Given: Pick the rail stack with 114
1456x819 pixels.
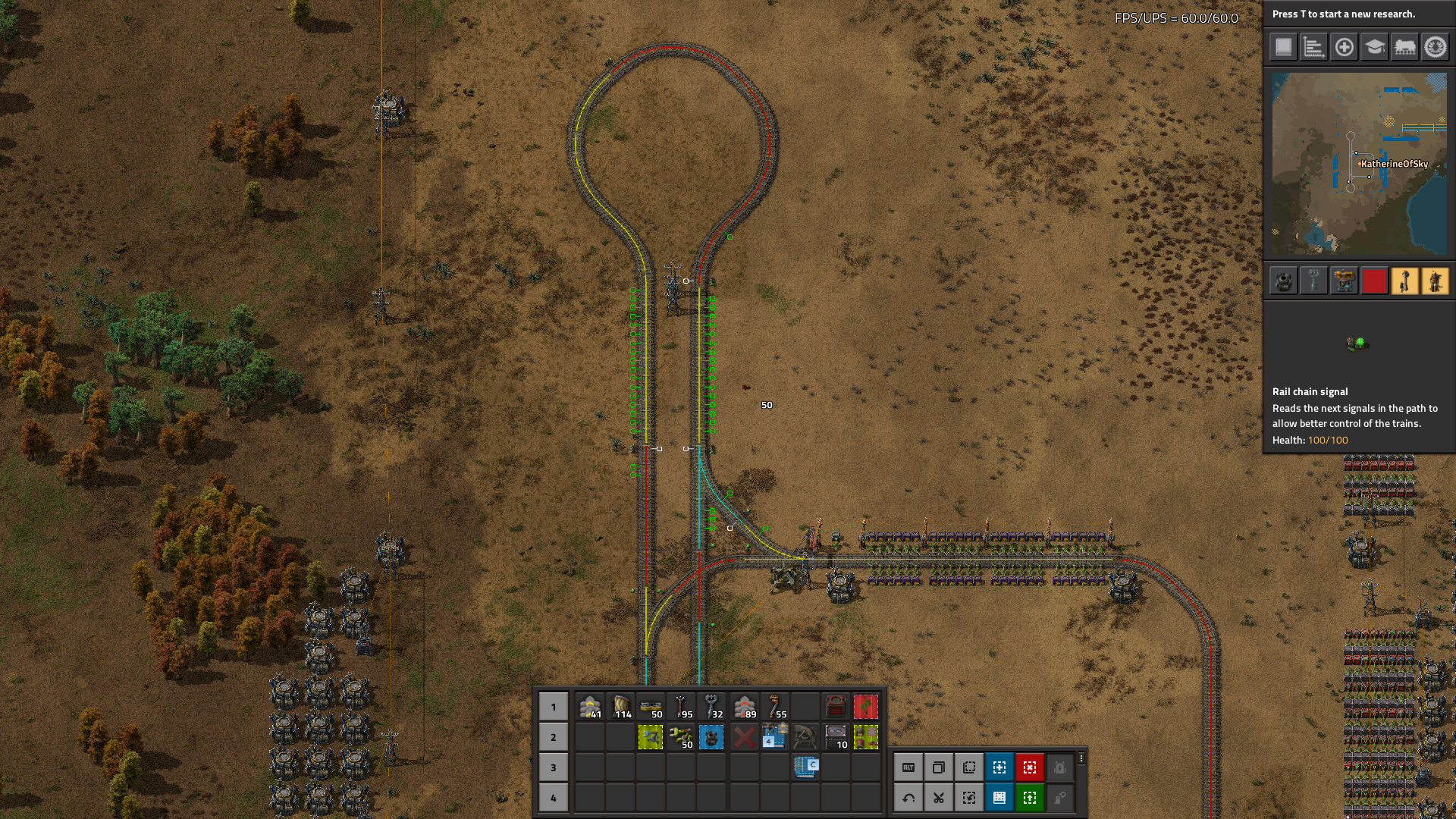Looking at the screenshot, I should click(621, 707).
